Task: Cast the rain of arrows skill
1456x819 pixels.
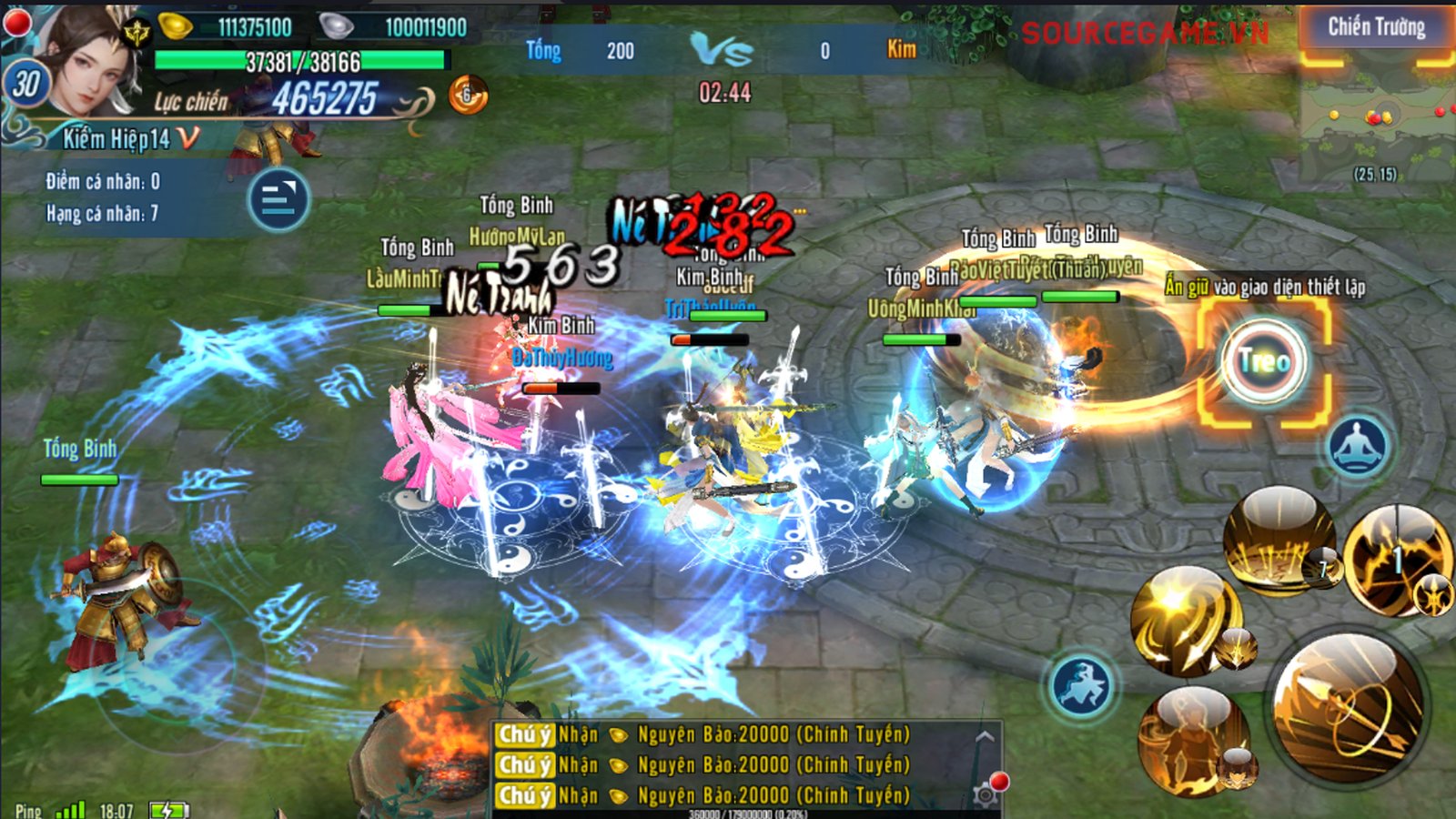Action: [x=1278, y=541]
